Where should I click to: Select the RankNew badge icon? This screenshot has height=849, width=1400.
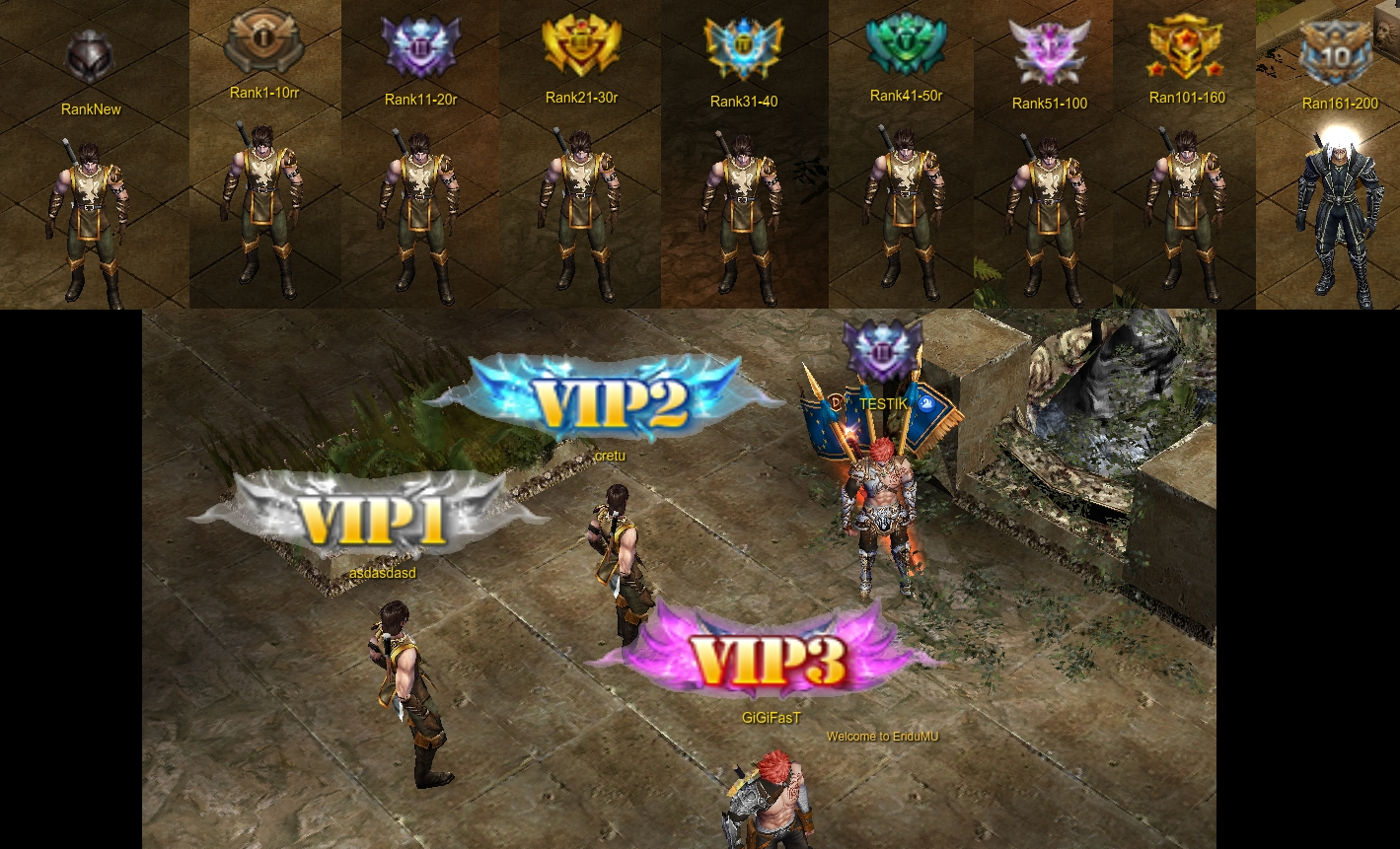pos(91,52)
